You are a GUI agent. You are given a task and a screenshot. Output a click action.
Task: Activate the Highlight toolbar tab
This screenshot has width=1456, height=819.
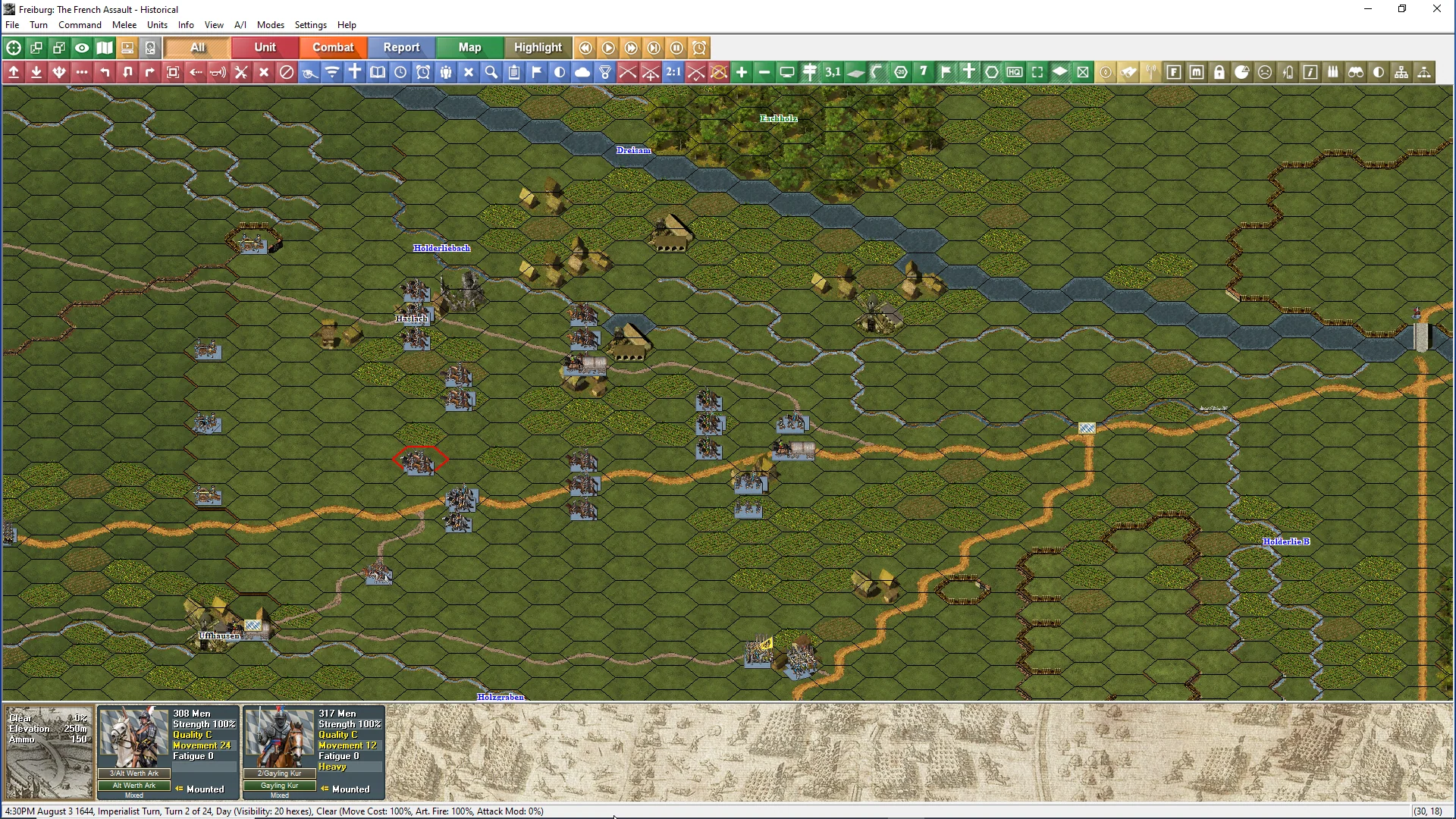(538, 48)
